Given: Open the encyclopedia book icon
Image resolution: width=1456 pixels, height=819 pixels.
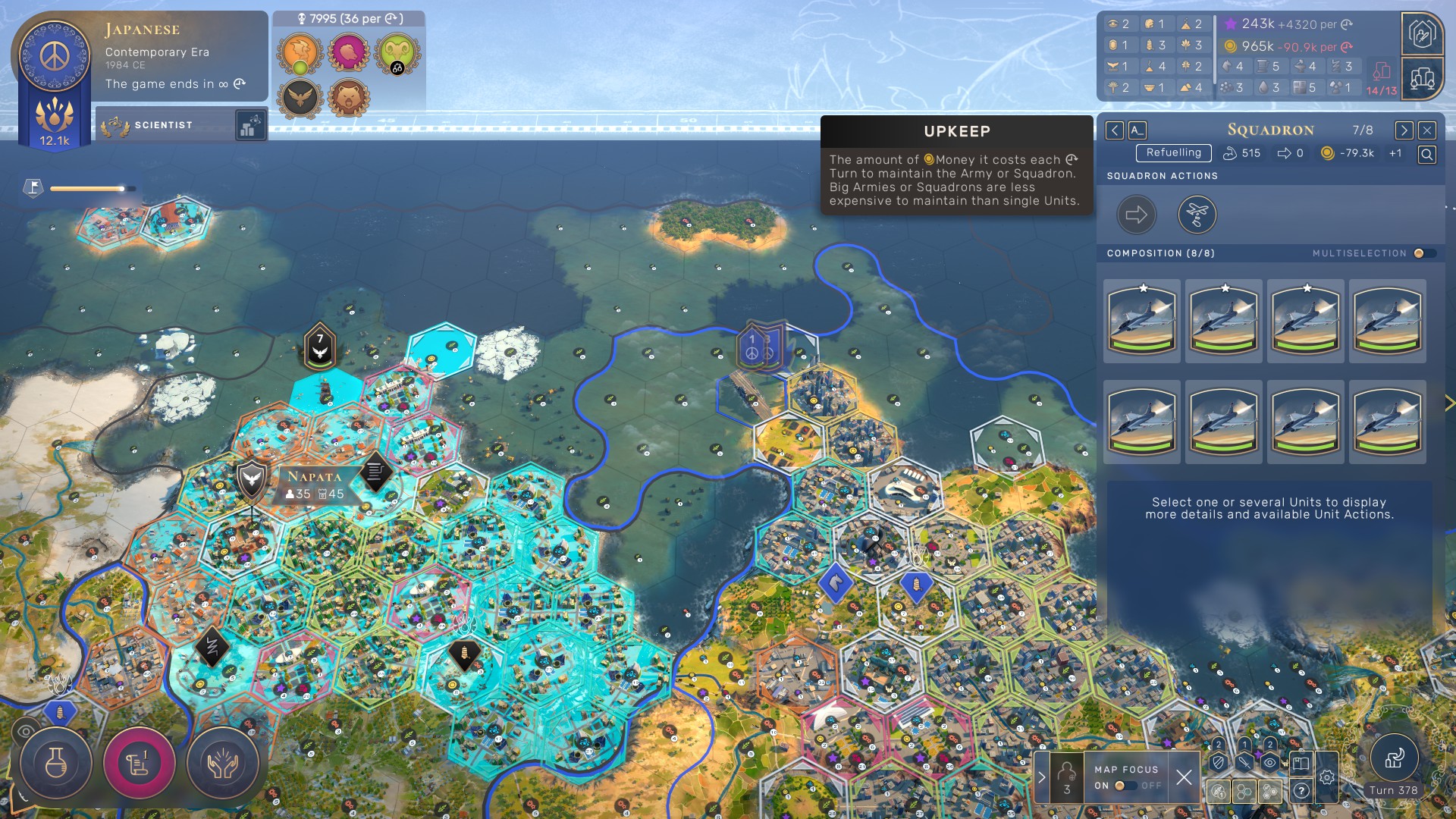Looking at the screenshot, I should (x=1301, y=764).
